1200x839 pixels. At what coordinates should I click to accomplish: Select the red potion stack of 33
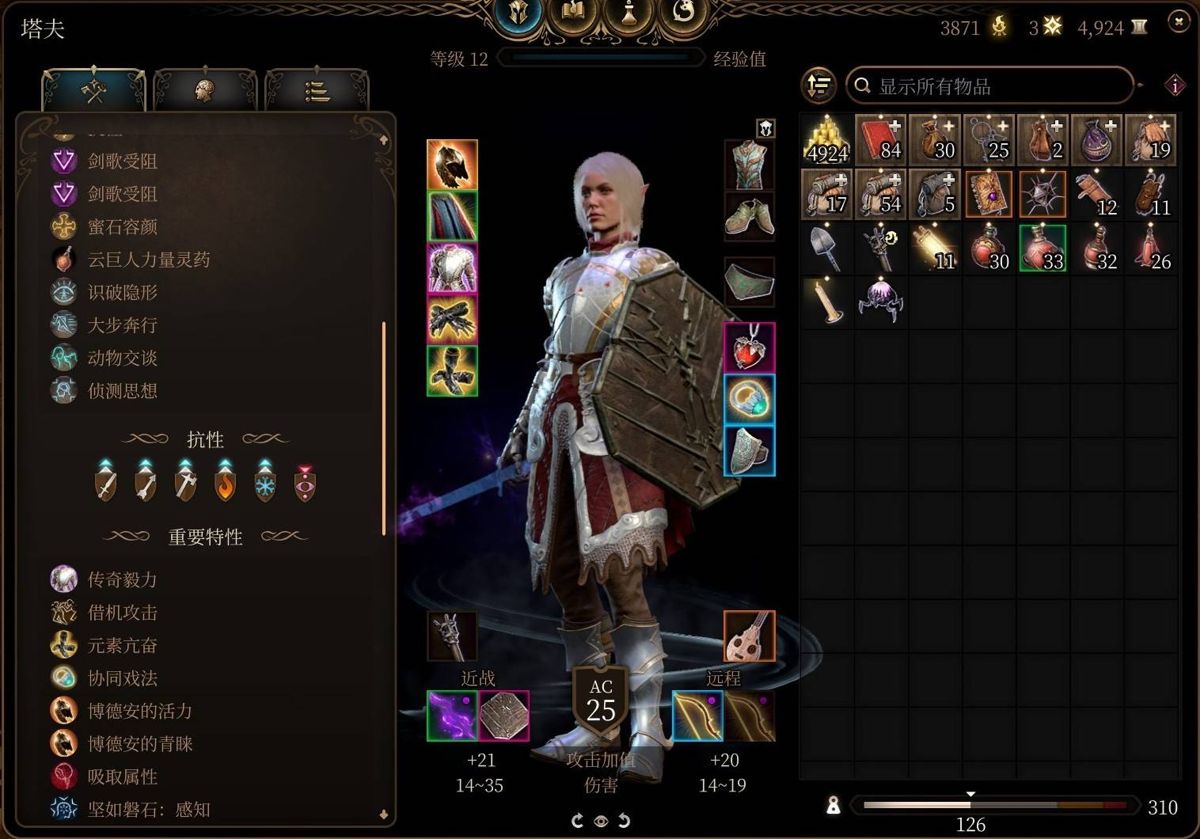tap(1042, 248)
